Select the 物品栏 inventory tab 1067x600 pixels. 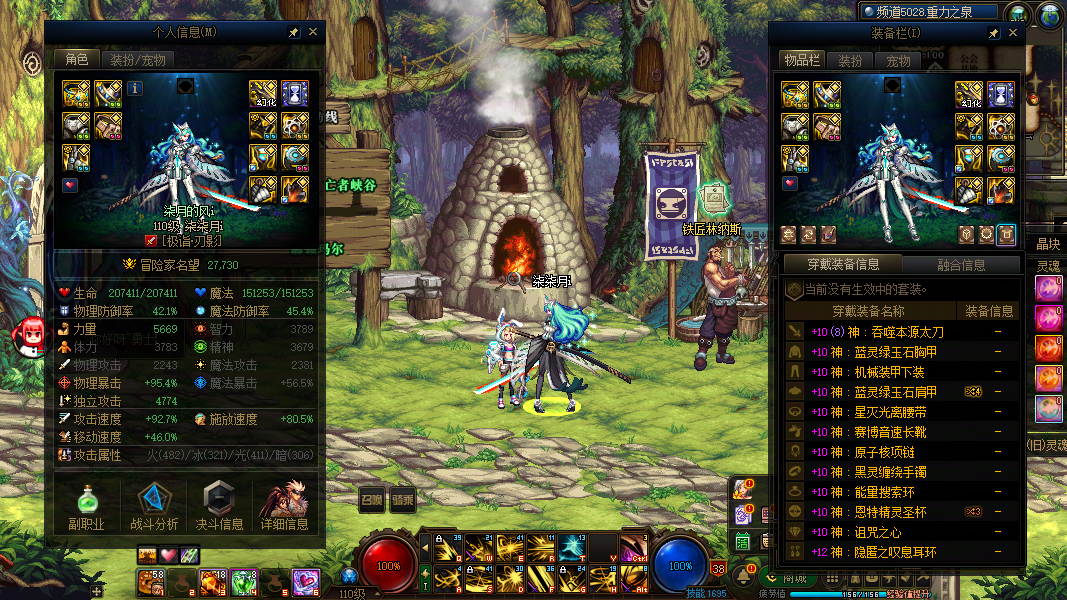(802, 61)
